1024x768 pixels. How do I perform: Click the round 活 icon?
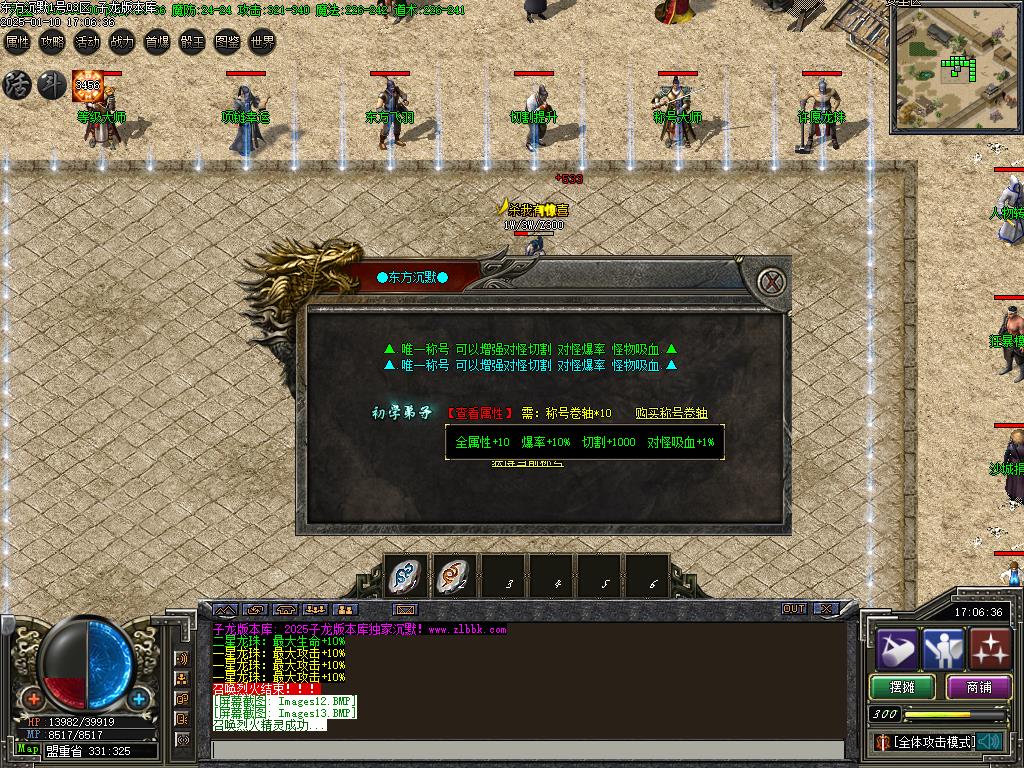[x=17, y=85]
